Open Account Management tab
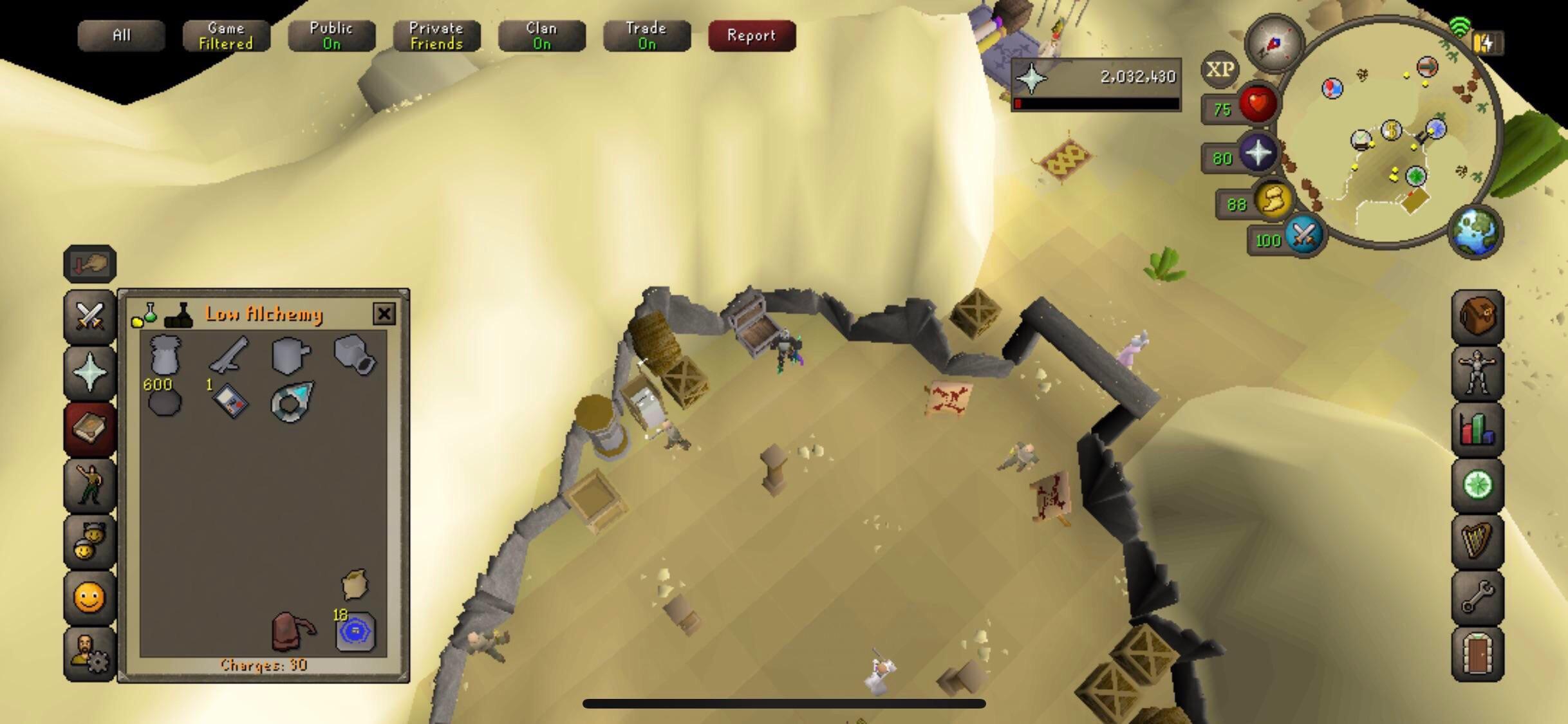This screenshot has width=1568, height=724. (x=89, y=651)
